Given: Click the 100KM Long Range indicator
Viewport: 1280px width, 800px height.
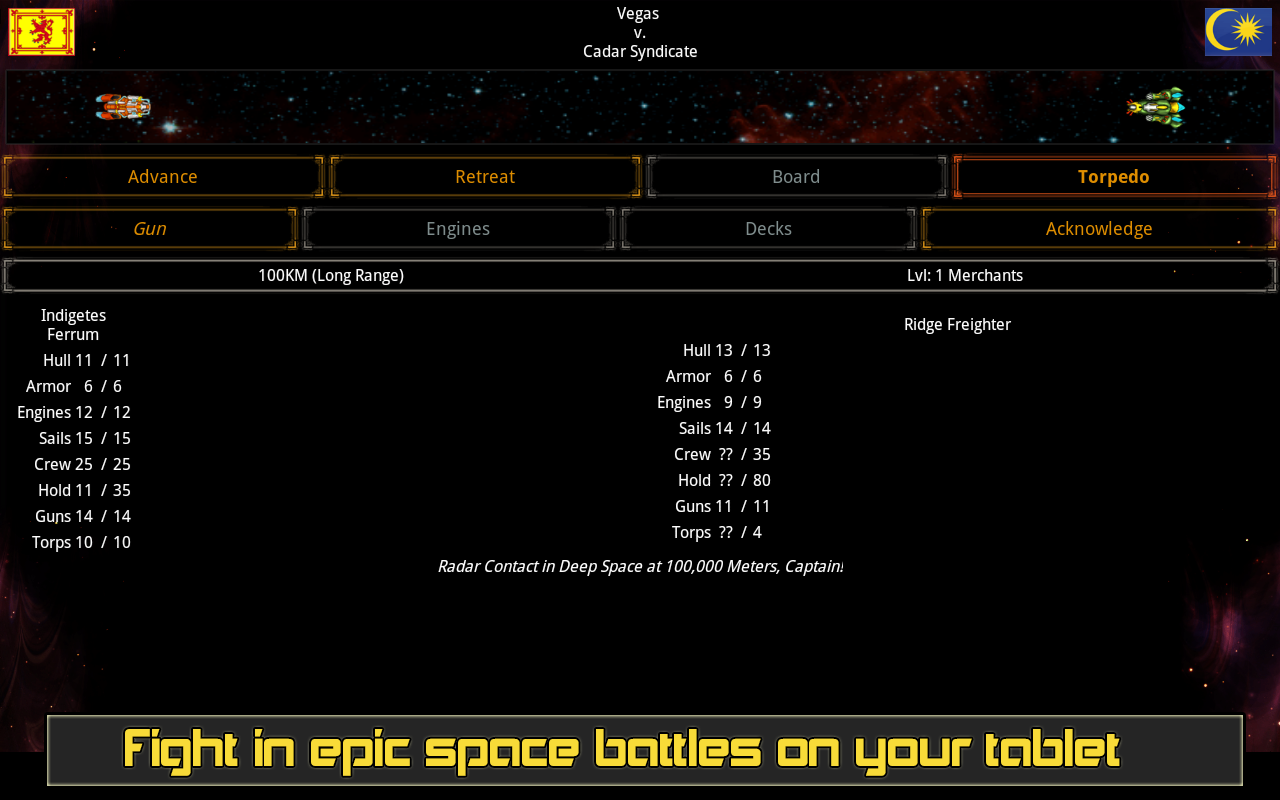Looking at the screenshot, I should click(x=331, y=274).
